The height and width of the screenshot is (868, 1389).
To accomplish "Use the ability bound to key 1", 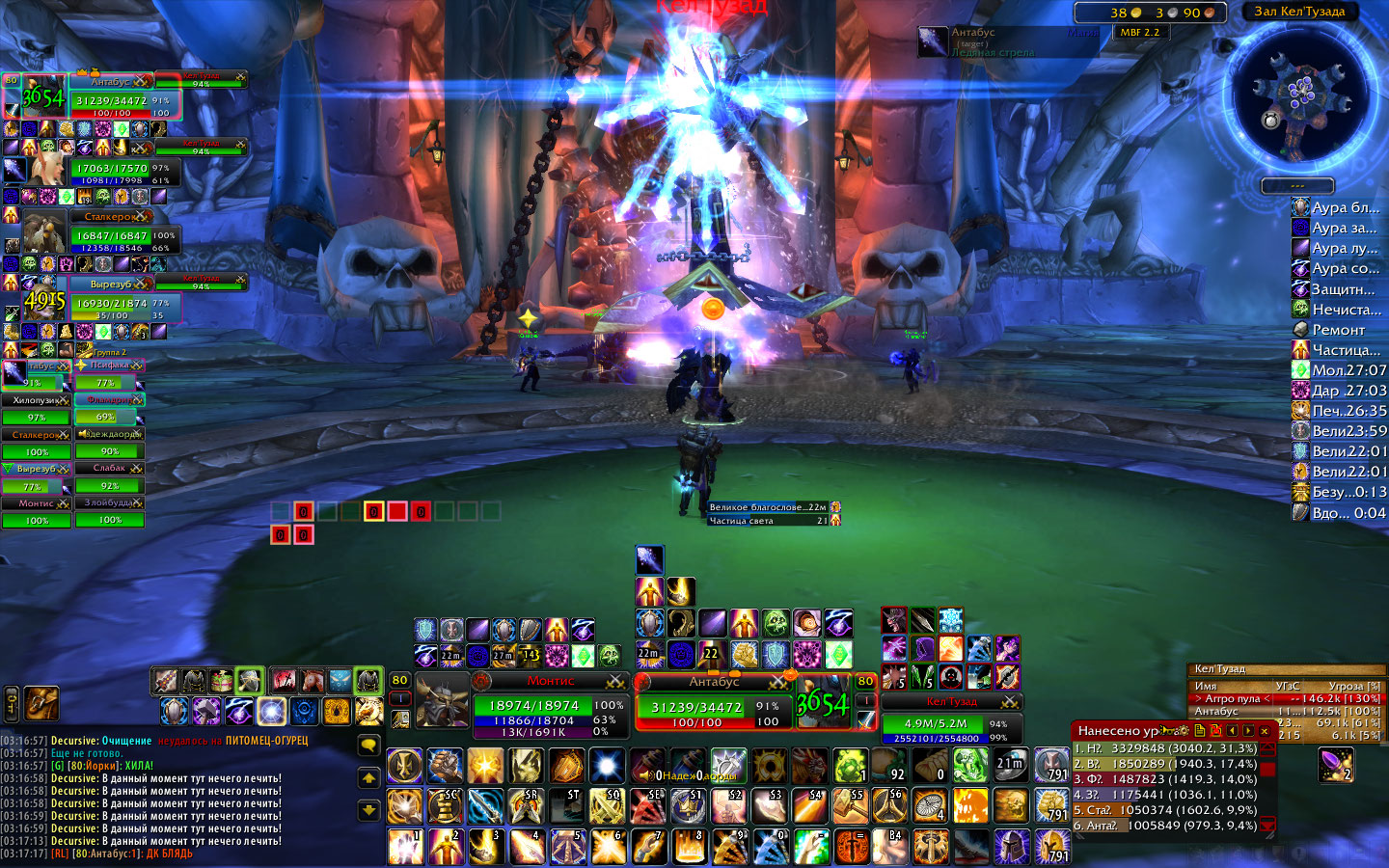I will pyautogui.click(x=405, y=846).
